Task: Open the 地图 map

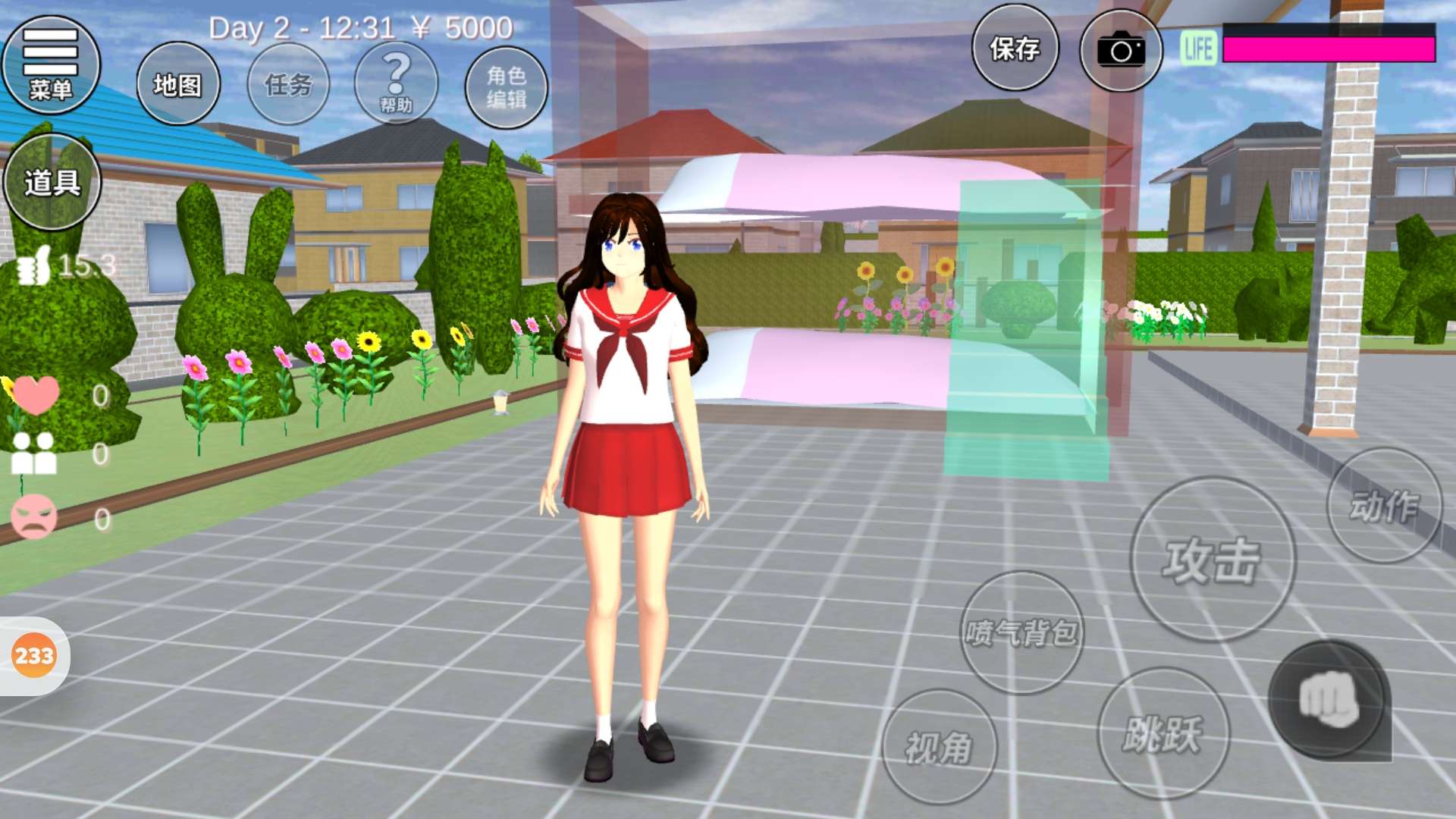Action: (178, 84)
